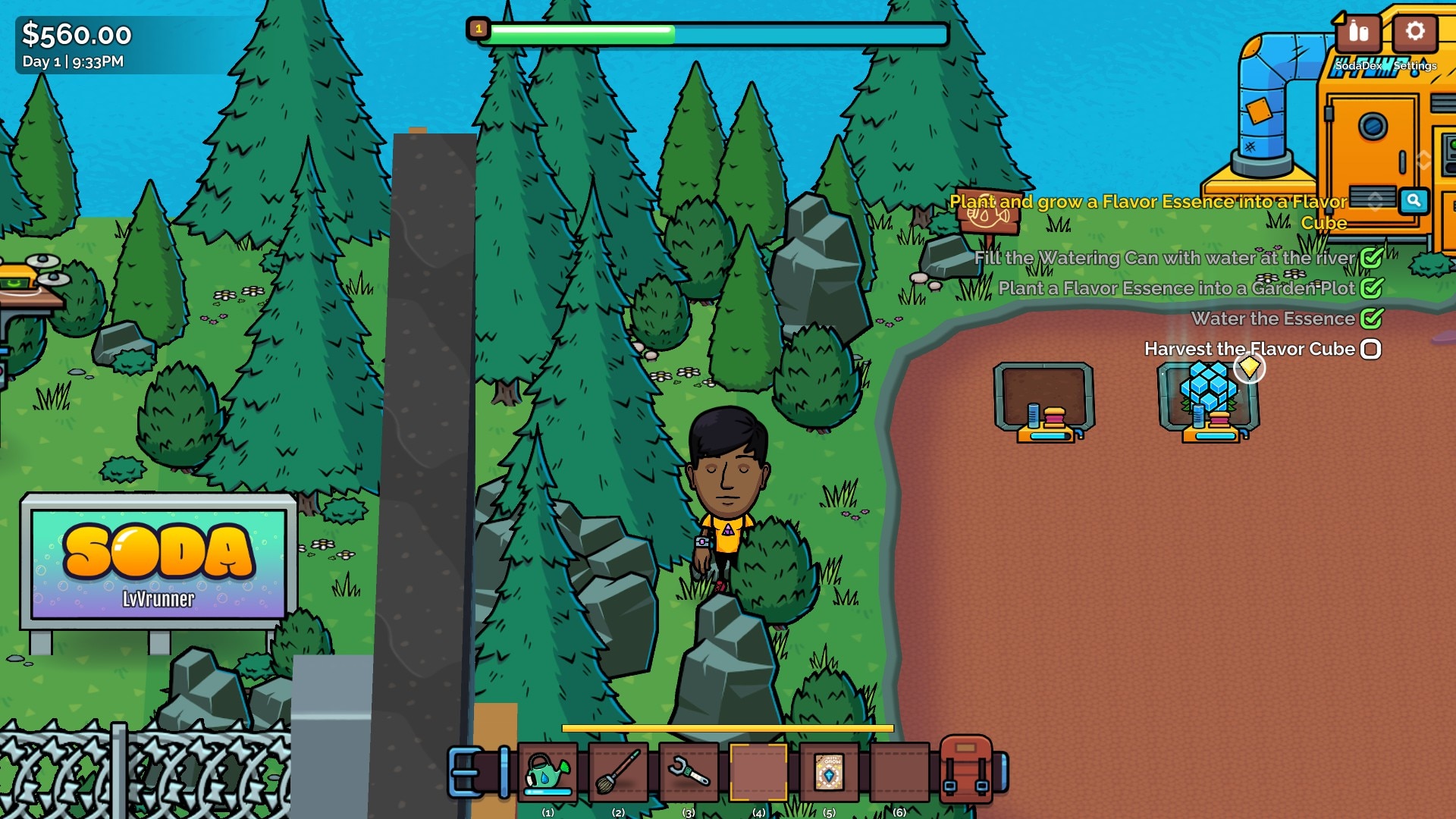1456x819 pixels.
Task: Open the SodaDex
Action: (1358, 34)
